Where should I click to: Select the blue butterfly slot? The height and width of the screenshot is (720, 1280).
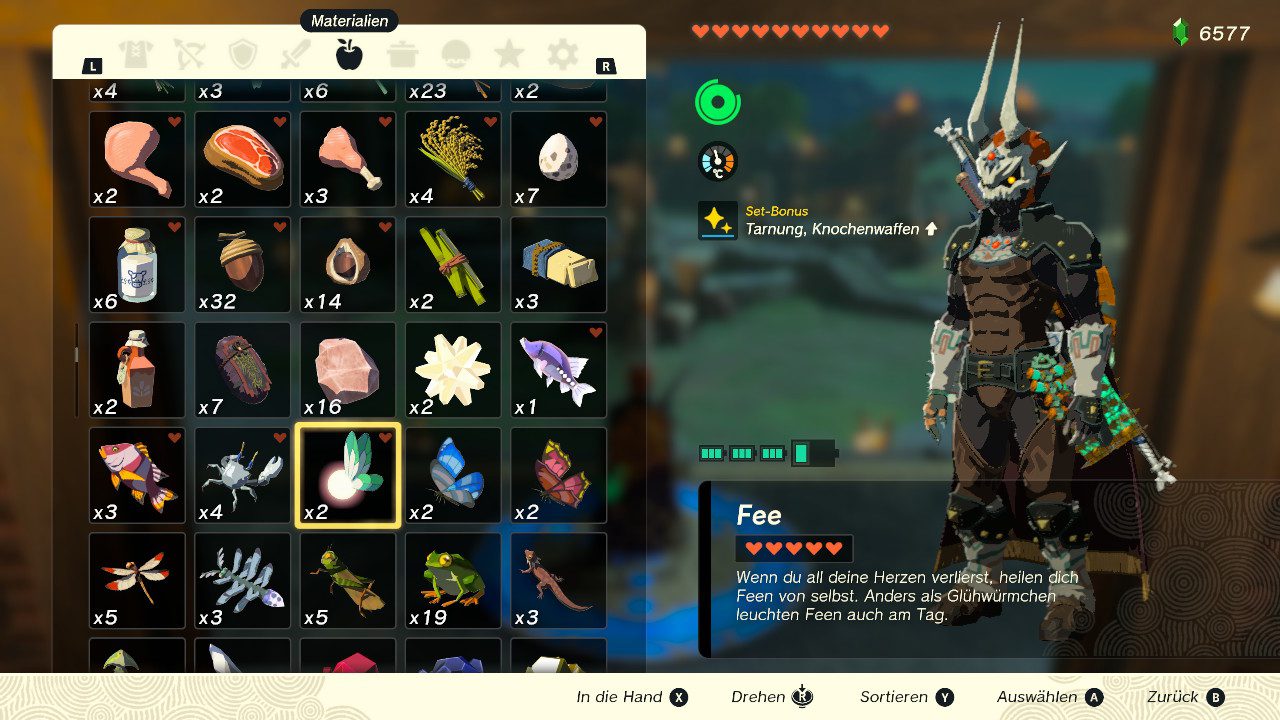(453, 475)
